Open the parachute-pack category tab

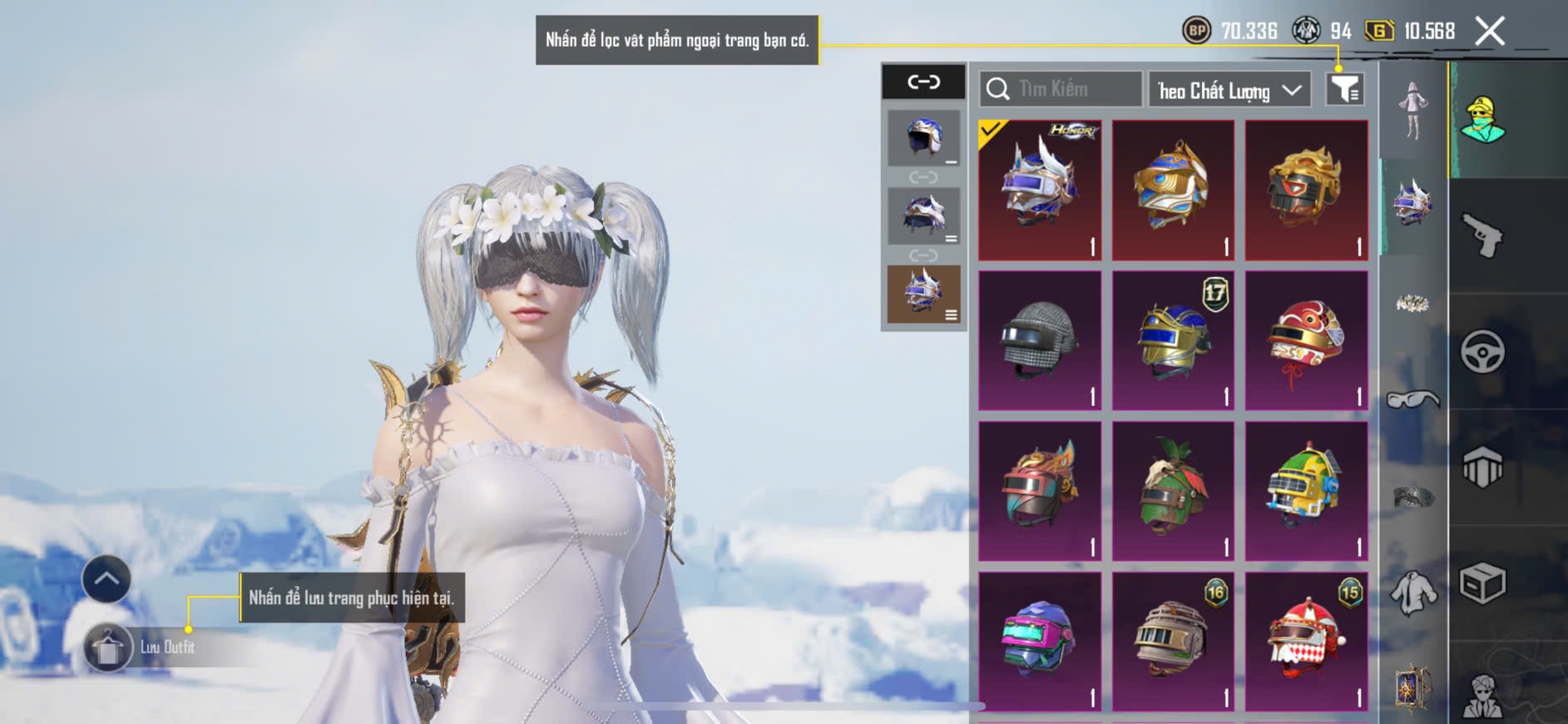pos(1482,468)
